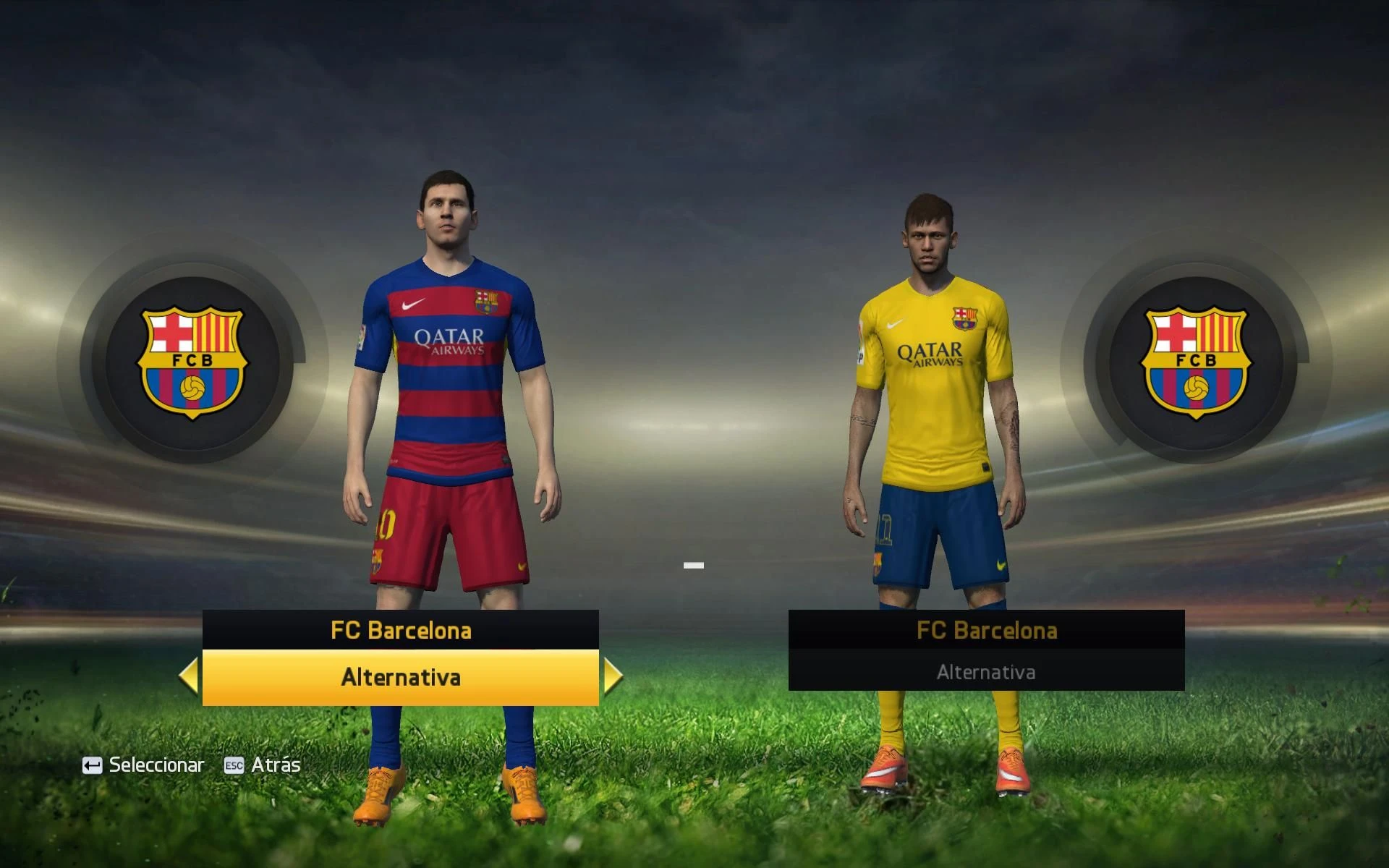Select the highlighted Alternativa kit for home team
Viewport: 1389px width, 868px height.
point(399,678)
